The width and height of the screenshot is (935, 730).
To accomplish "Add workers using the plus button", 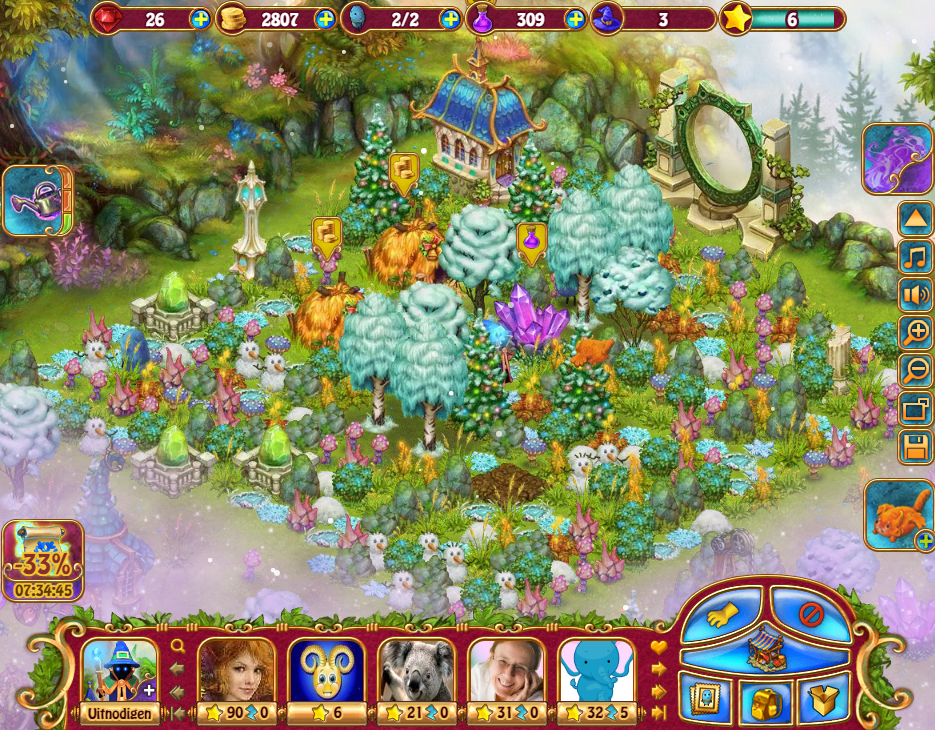I will (450, 19).
